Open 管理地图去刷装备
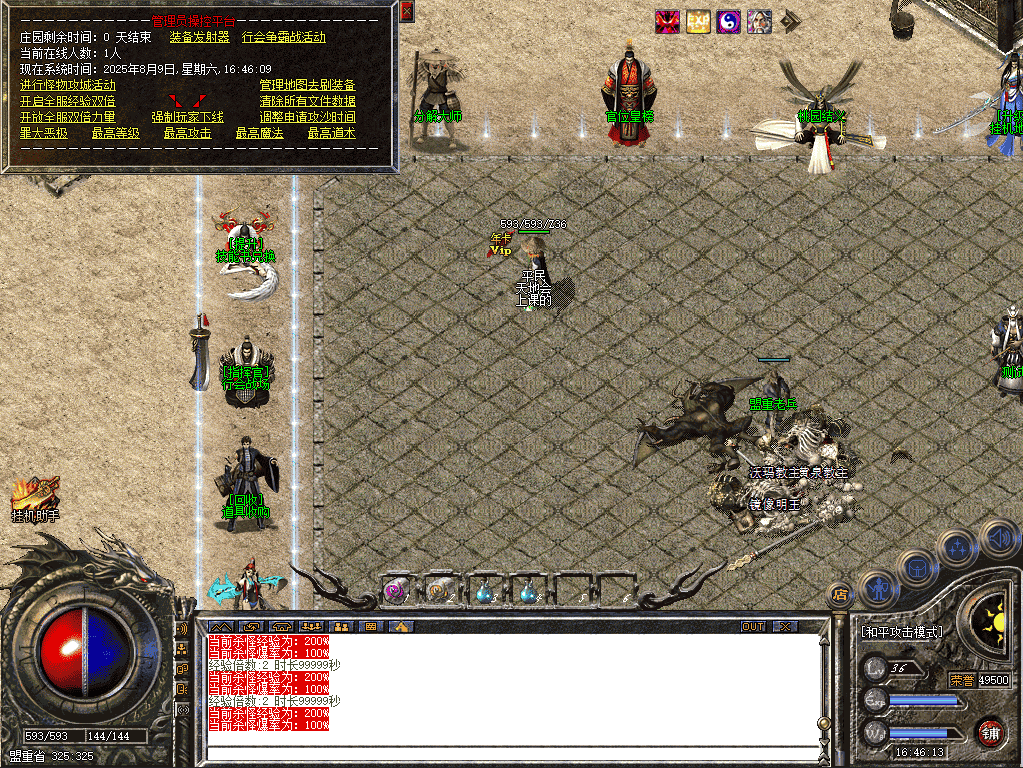The width and height of the screenshot is (1023, 768). click(x=307, y=85)
